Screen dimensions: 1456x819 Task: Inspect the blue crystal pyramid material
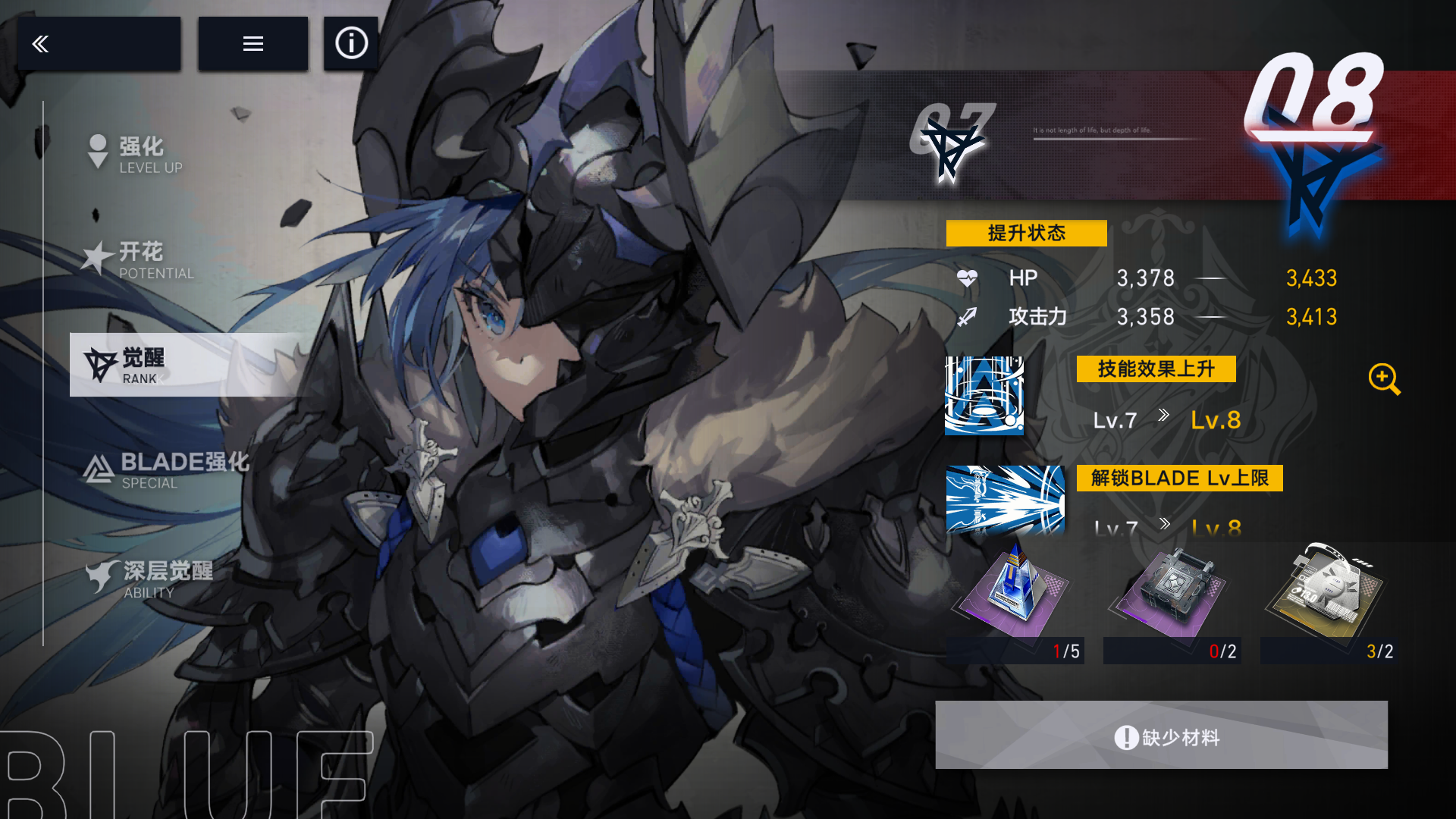(x=1015, y=595)
